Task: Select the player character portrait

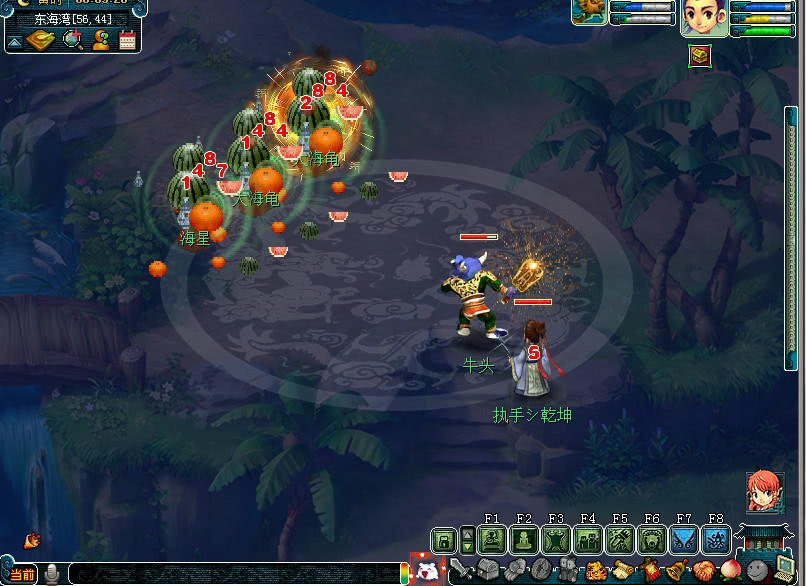Action: (x=703, y=17)
